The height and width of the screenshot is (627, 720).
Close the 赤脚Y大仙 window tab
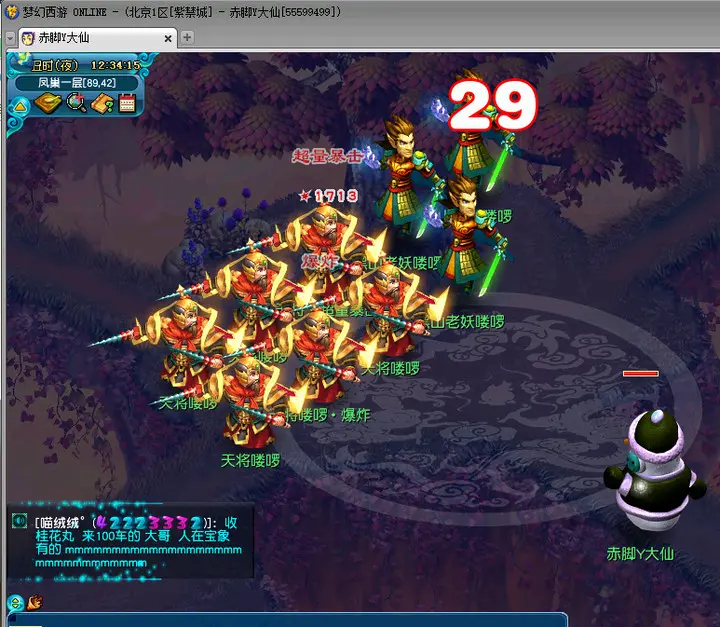coord(168,38)
